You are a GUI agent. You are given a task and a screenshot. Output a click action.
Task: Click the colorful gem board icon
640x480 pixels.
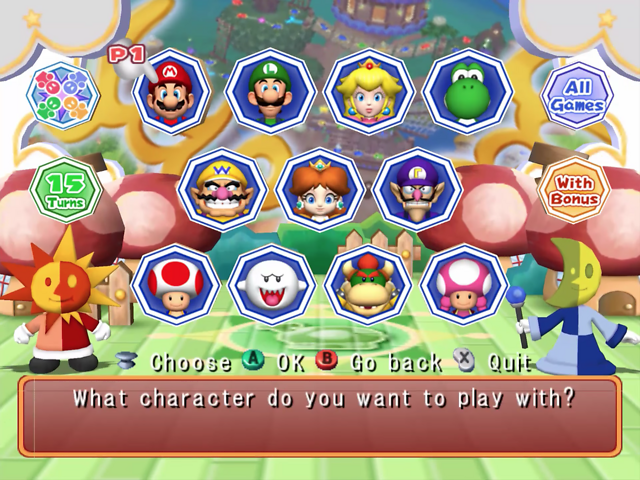[62, 96]
